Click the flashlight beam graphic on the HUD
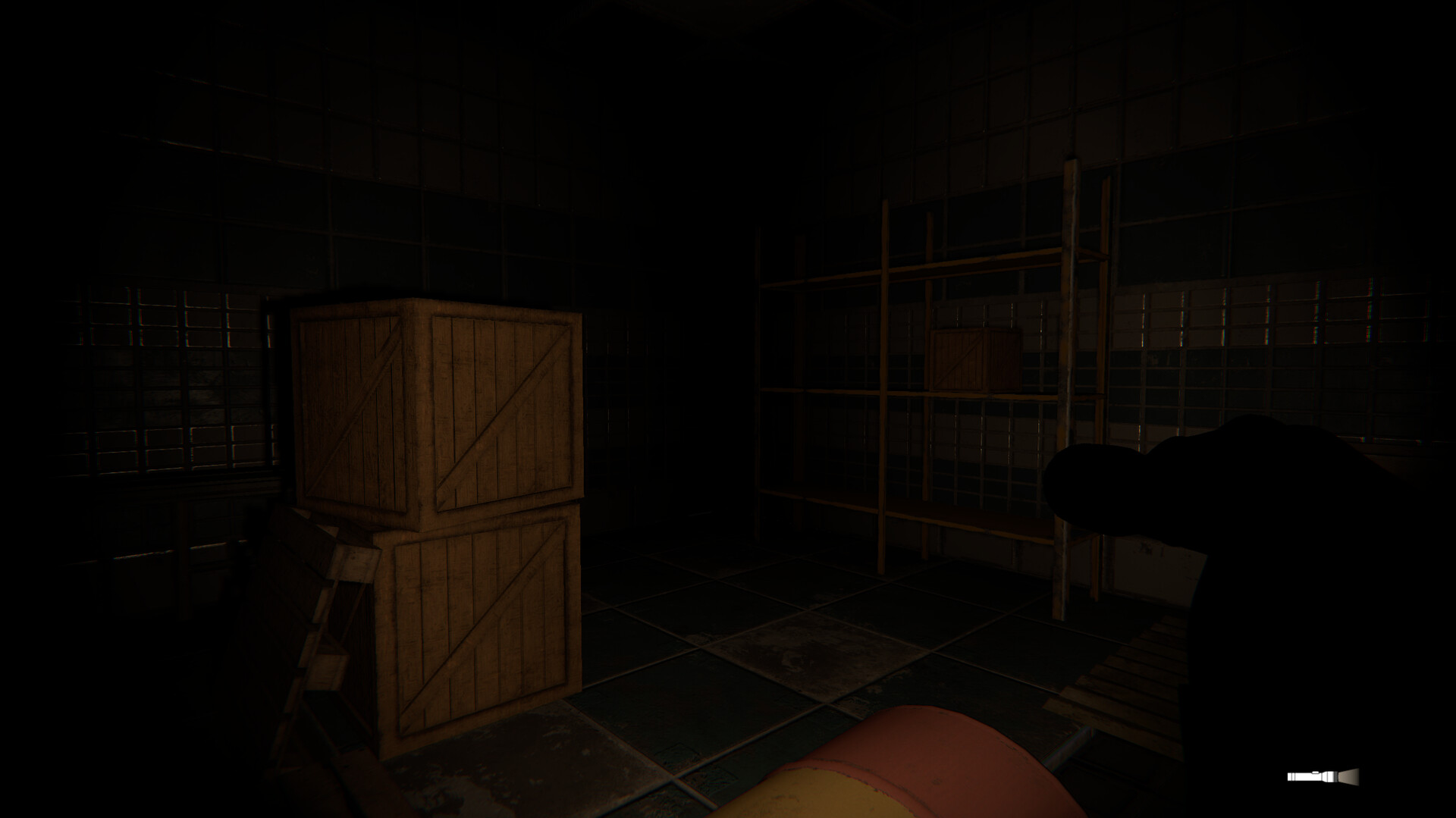This screenshot has width=1456, height=818. [1348, 776]
